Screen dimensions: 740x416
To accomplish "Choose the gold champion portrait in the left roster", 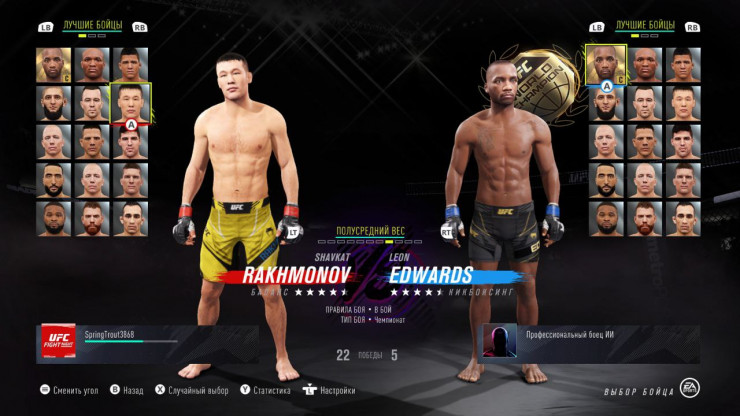I will [55, 65].
